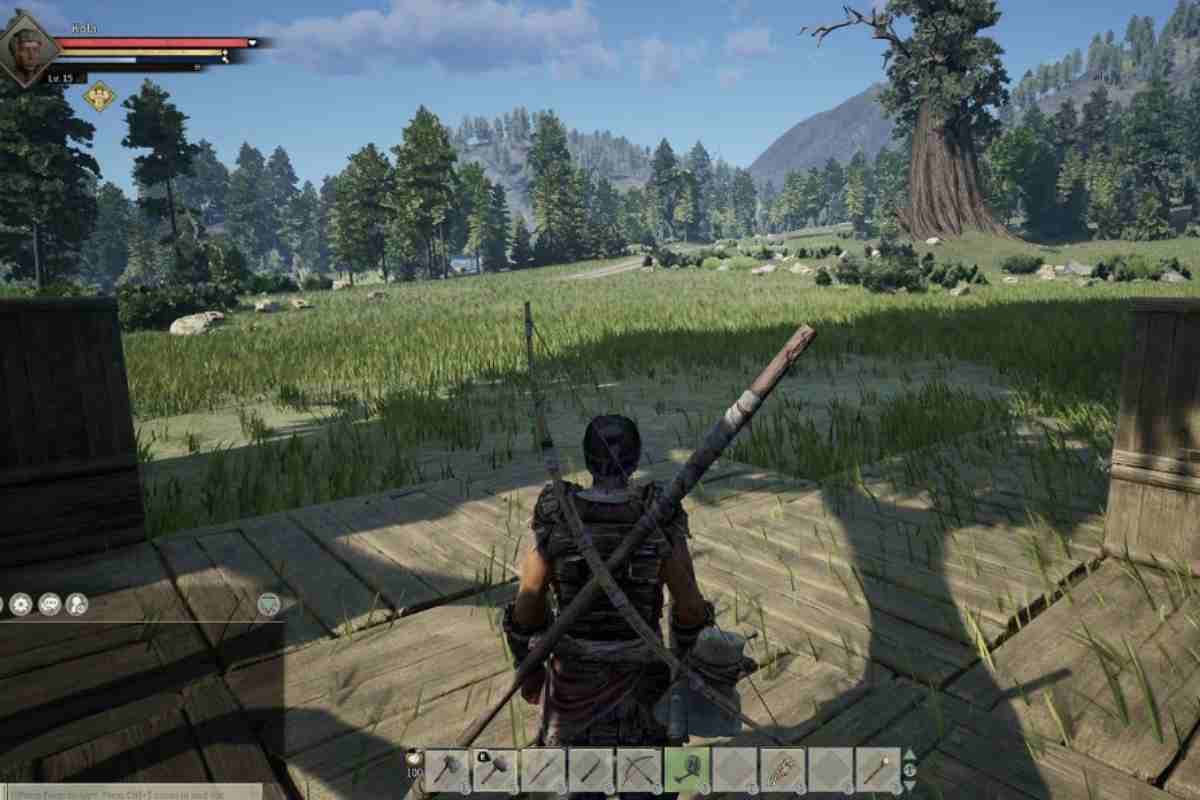The image size is (1200, 800).
Task: Select the spear hotbar slot
Action: (543, 769)
